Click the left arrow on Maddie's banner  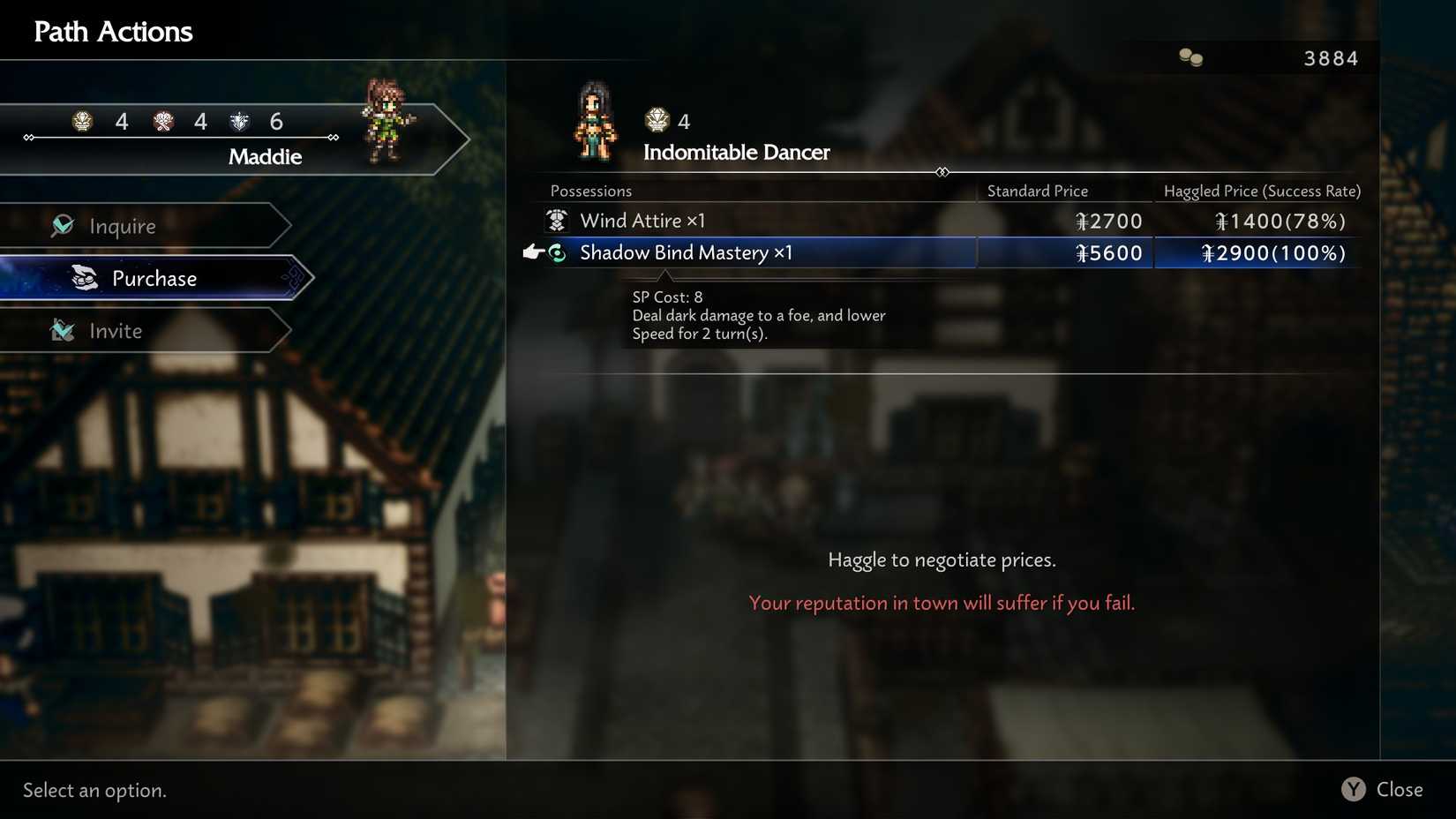[x=26, y=138]
